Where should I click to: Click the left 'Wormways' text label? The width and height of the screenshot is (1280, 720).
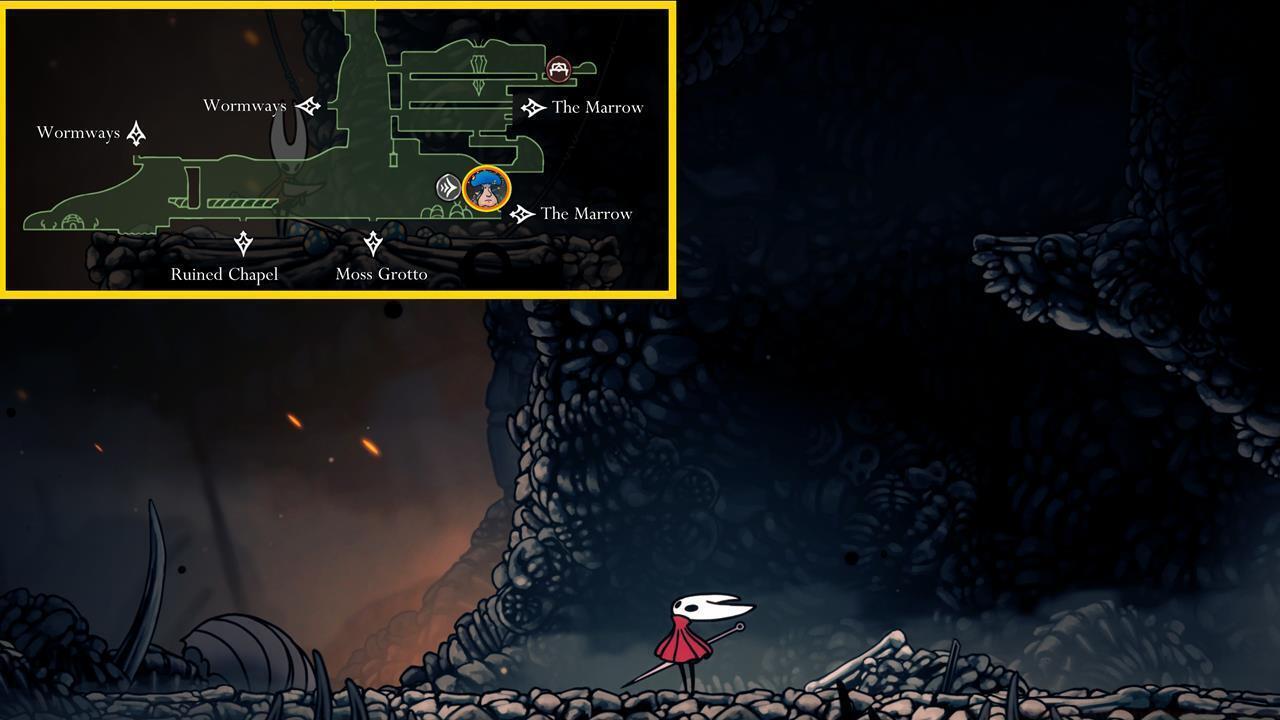coord(78,131)
